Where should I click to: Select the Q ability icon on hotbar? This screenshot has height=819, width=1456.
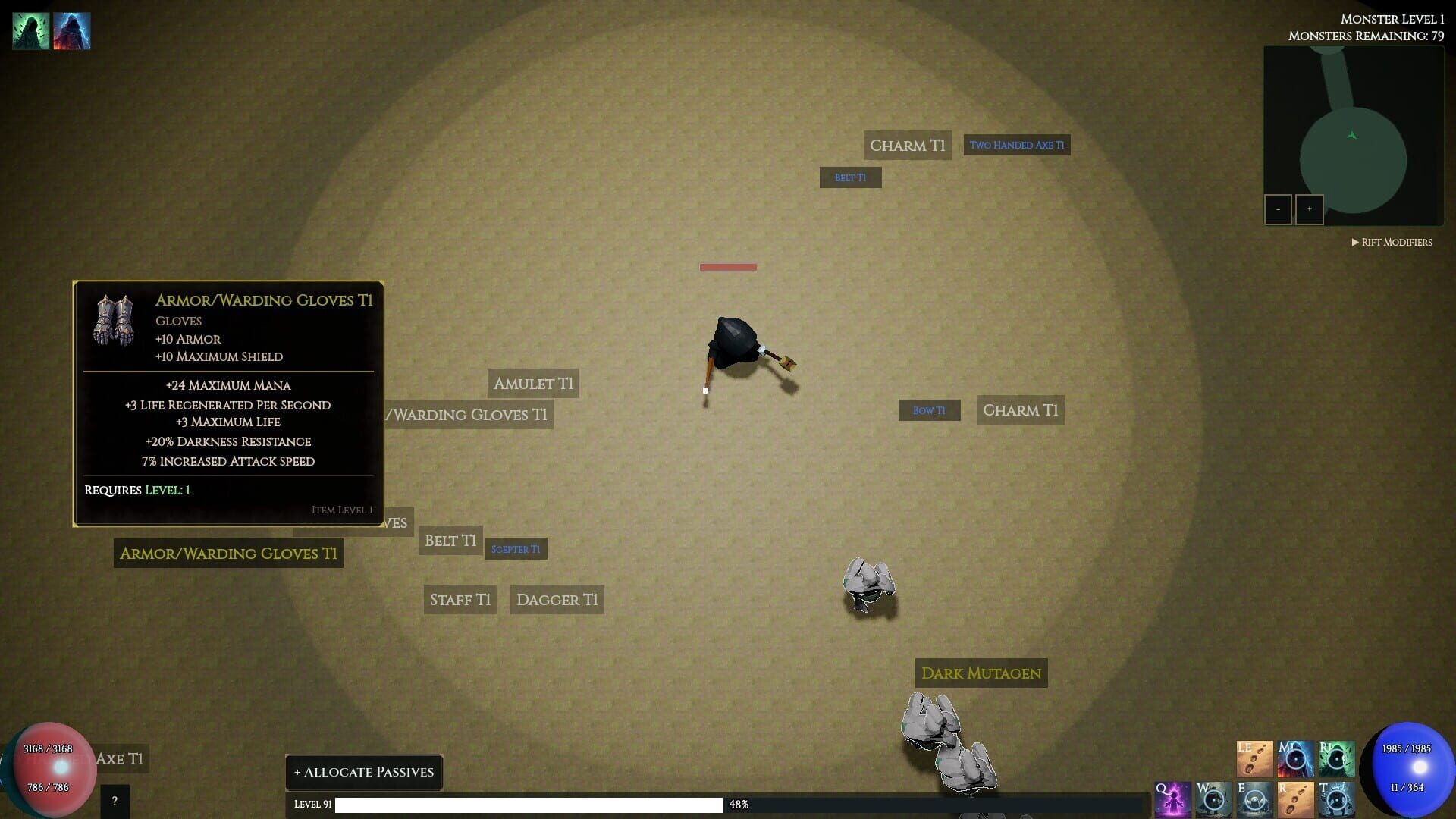pyautogui.click(x=1172, y=799)
